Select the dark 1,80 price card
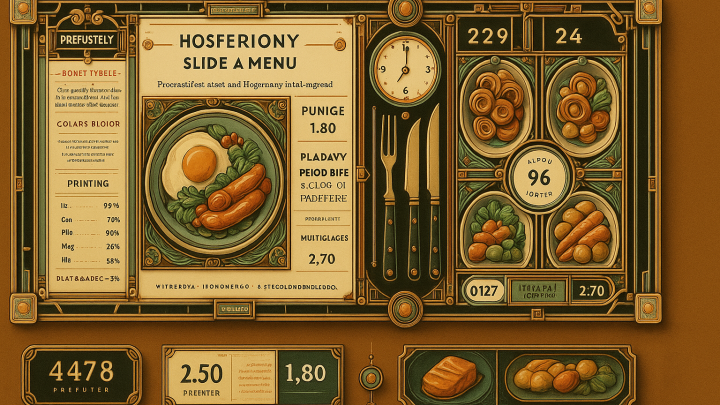The image size is (720, 405). (306, 375)
